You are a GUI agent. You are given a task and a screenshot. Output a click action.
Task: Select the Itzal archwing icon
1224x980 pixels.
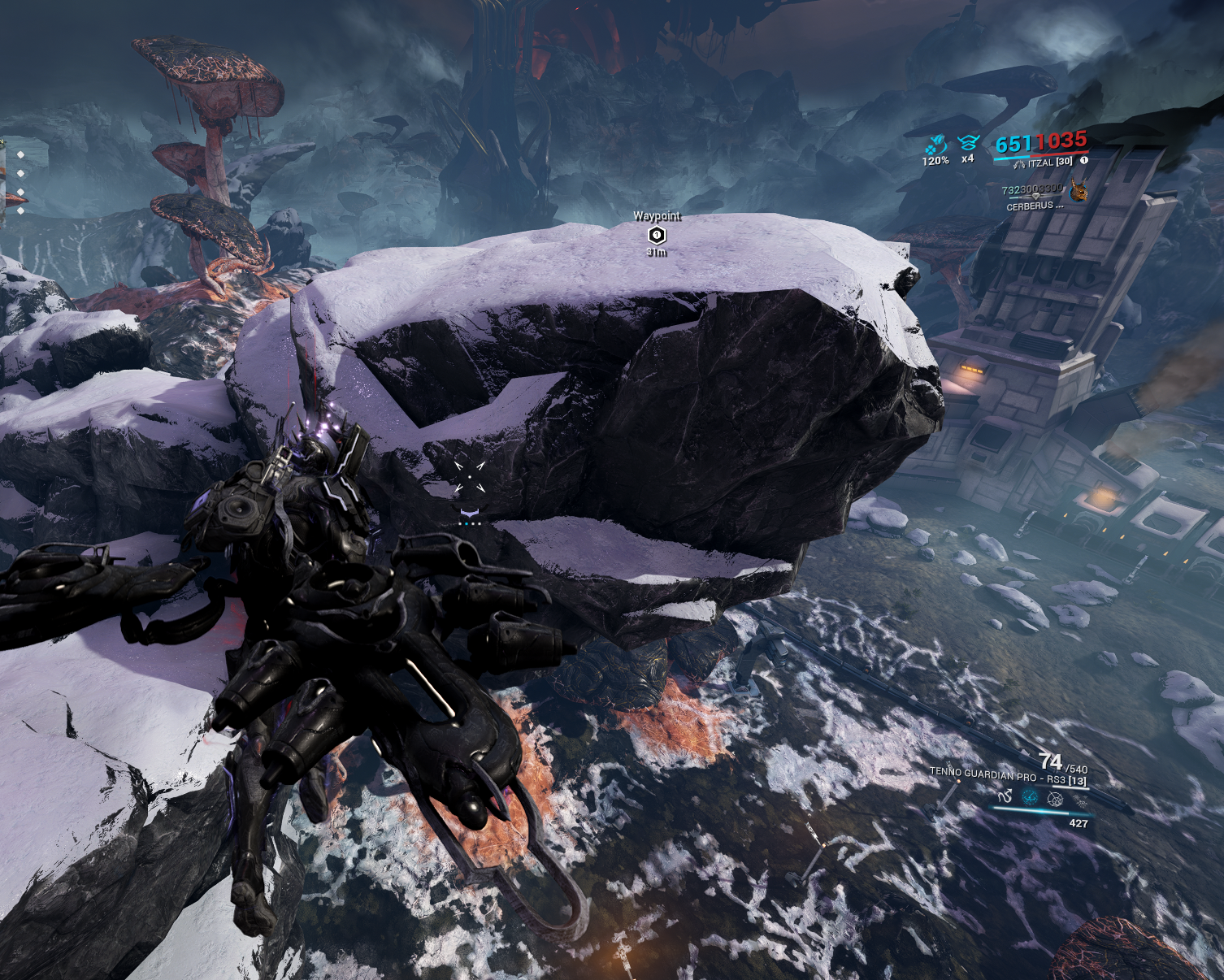point(1019,164)
